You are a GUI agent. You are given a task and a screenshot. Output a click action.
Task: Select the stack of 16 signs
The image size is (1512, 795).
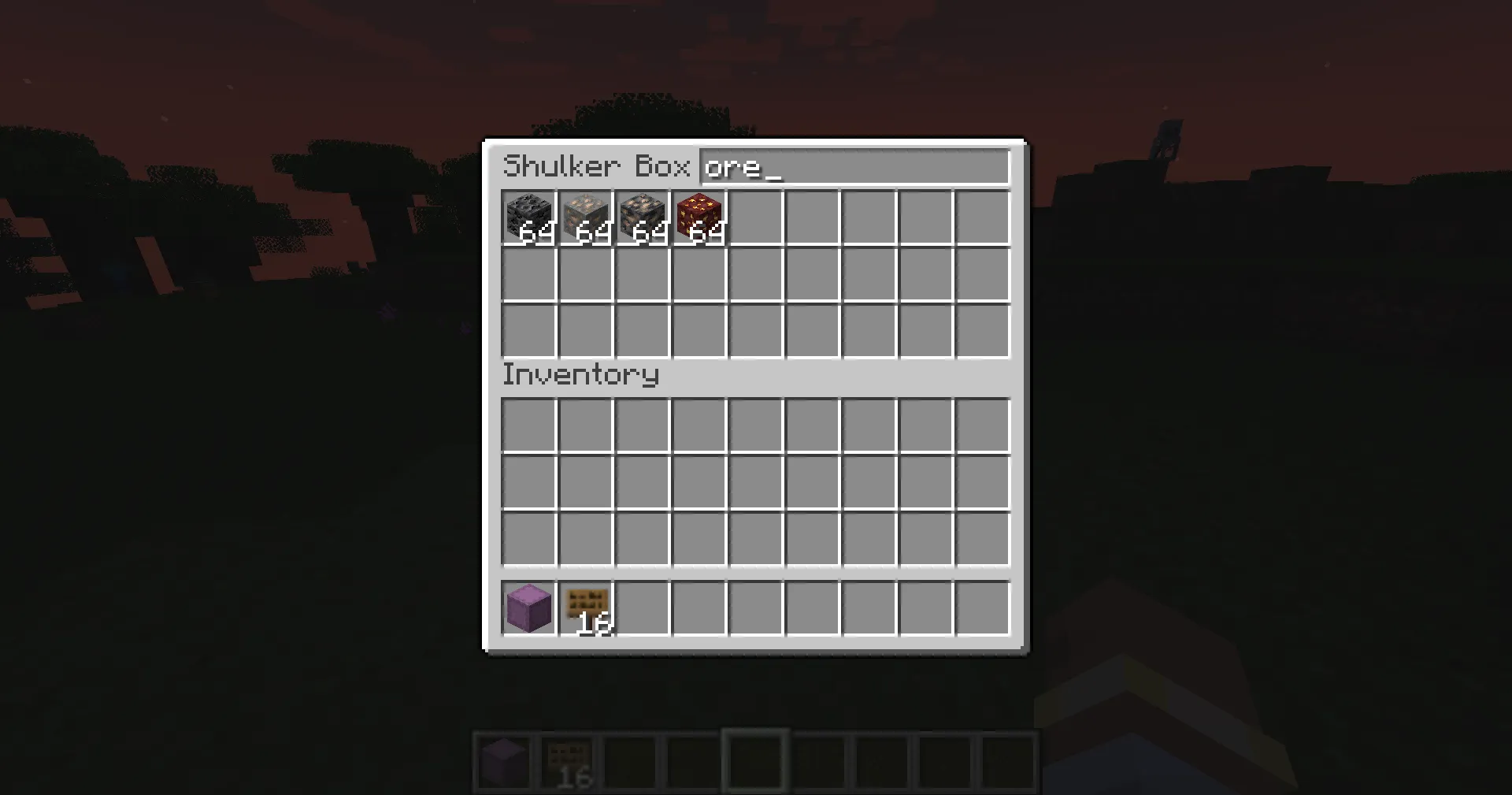pyautogui.click(x=586, y=607)
